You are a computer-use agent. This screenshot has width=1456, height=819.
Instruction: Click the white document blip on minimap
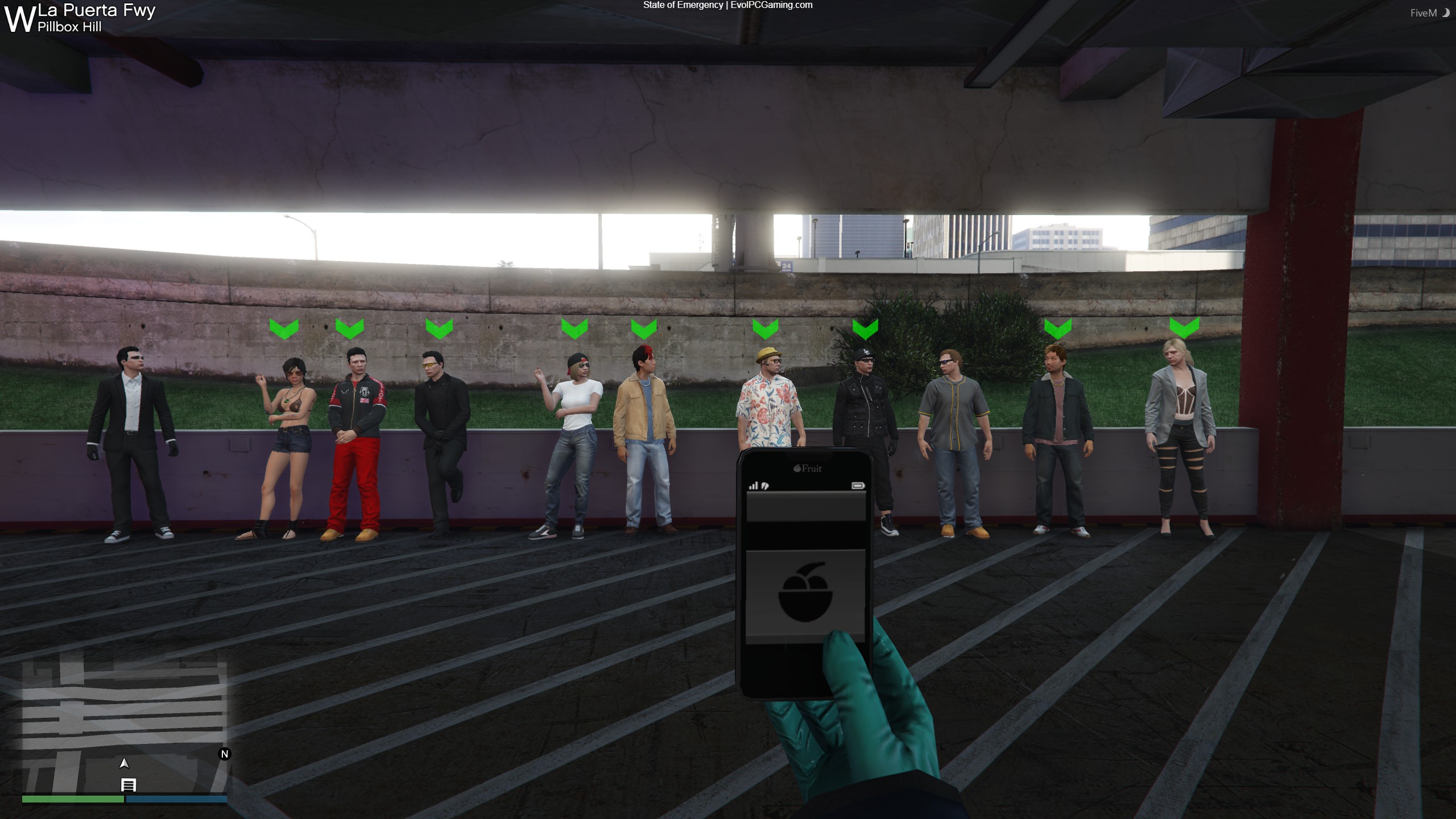click(129, 785)
